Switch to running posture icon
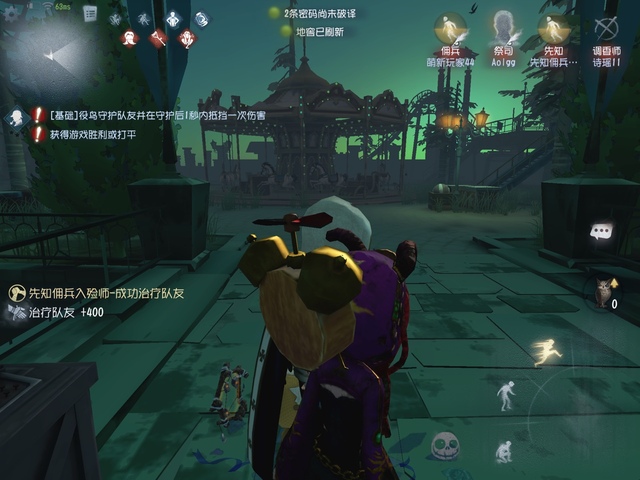 pos(547,350)
